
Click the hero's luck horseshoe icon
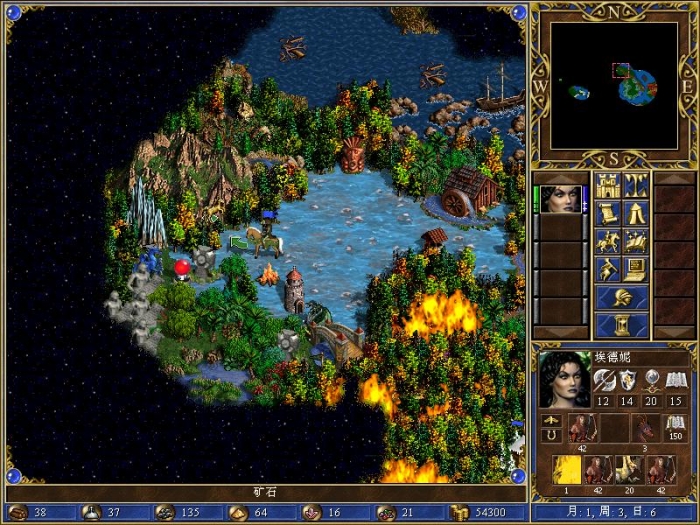point(549,436)
